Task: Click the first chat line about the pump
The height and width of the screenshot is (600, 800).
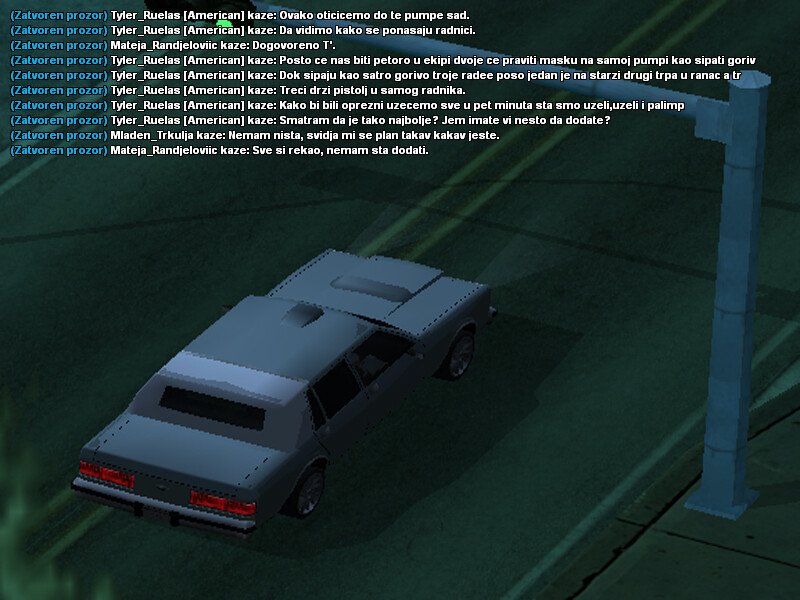Action: click(240, 15)
